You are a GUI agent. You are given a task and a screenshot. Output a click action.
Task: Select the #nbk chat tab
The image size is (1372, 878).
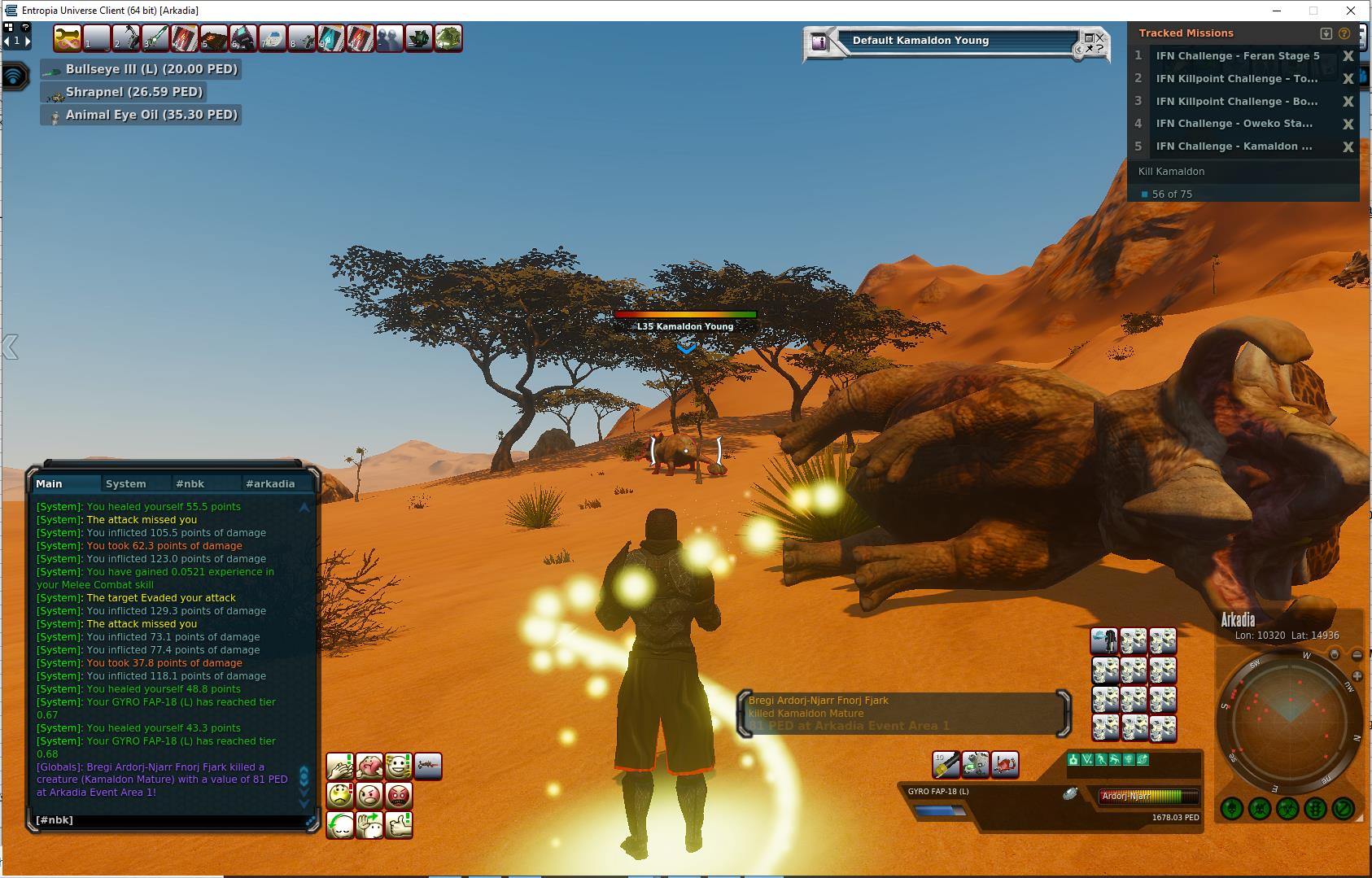click(190, 483)
